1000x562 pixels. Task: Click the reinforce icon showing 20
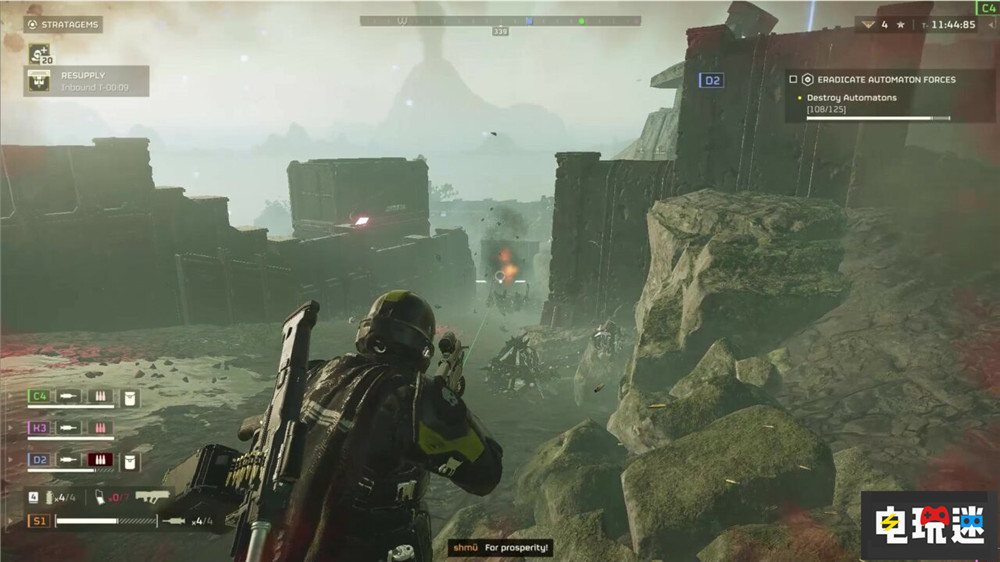(40, 53)
